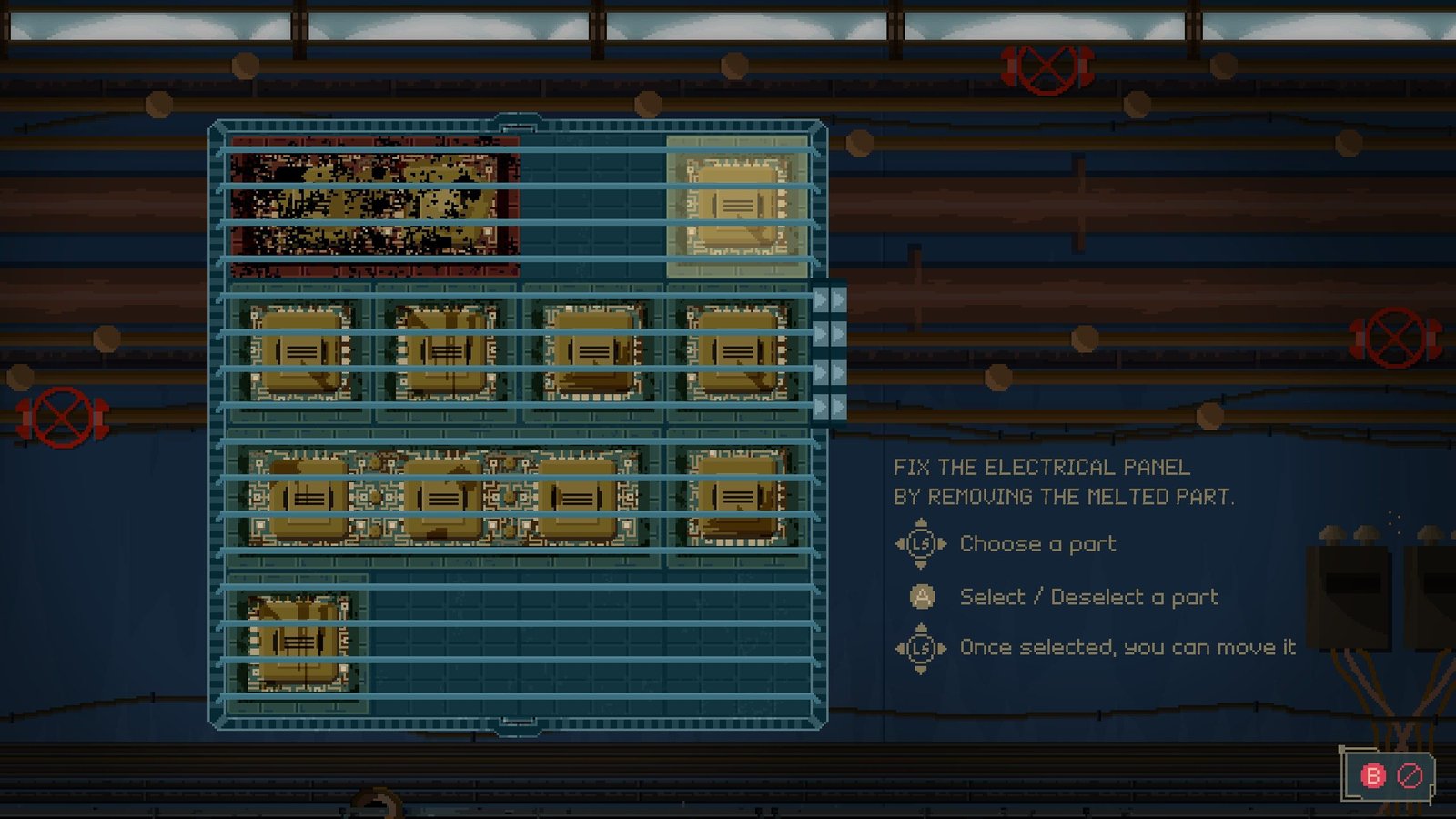Choose the highlighted yellow chip
Image resolution: width=1456 pixels, height=819 pixels.
pos(737,207)
